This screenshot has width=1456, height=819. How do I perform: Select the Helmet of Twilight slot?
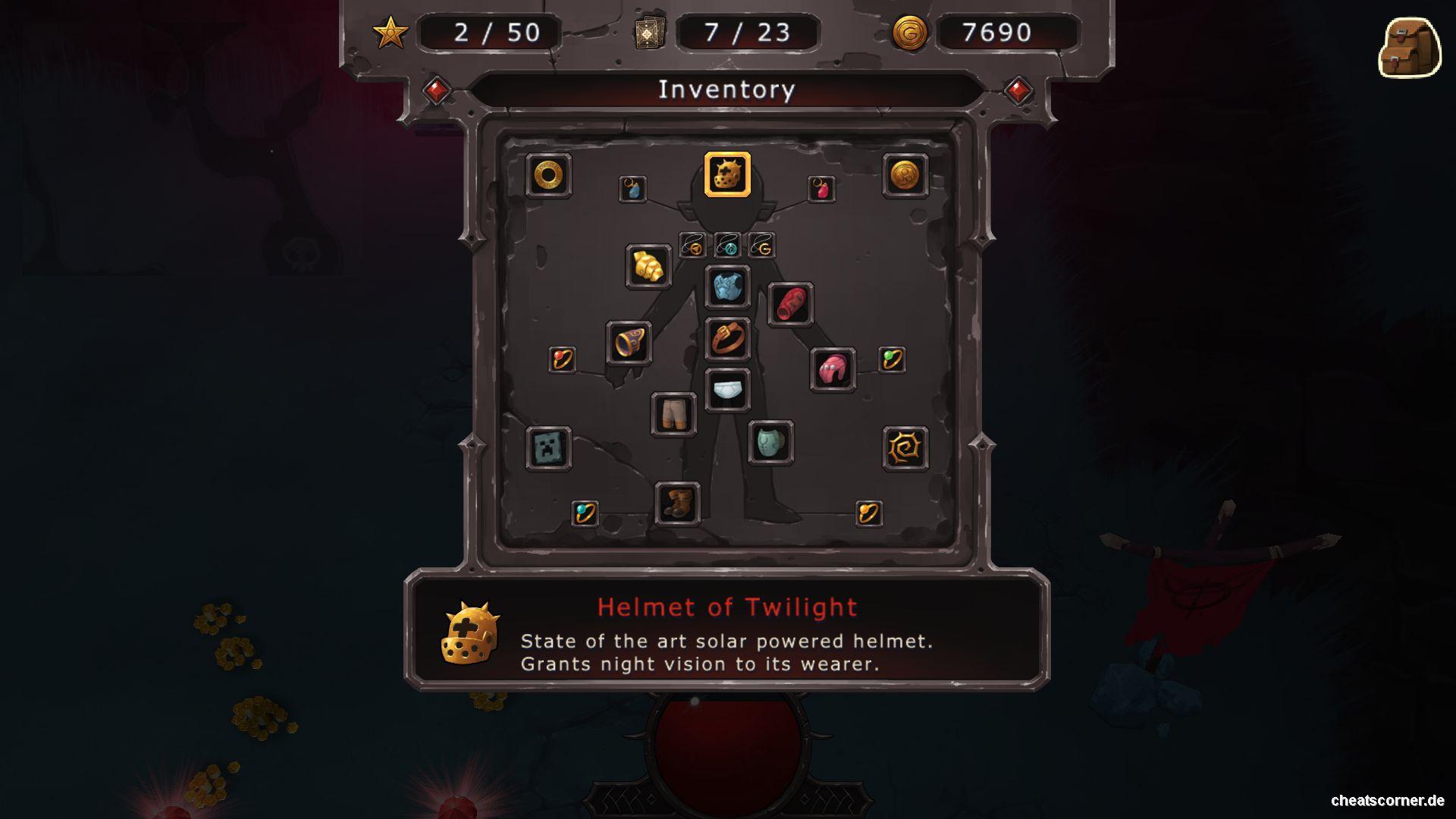pos(727,174)
